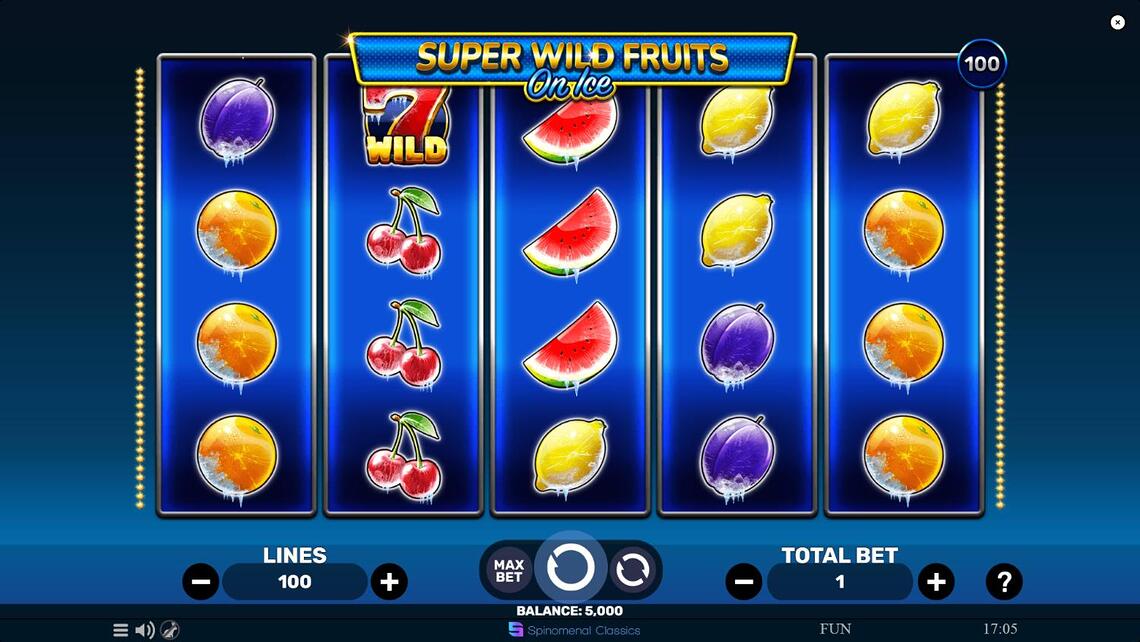Close the game with the X button

tap(1118, 22)
